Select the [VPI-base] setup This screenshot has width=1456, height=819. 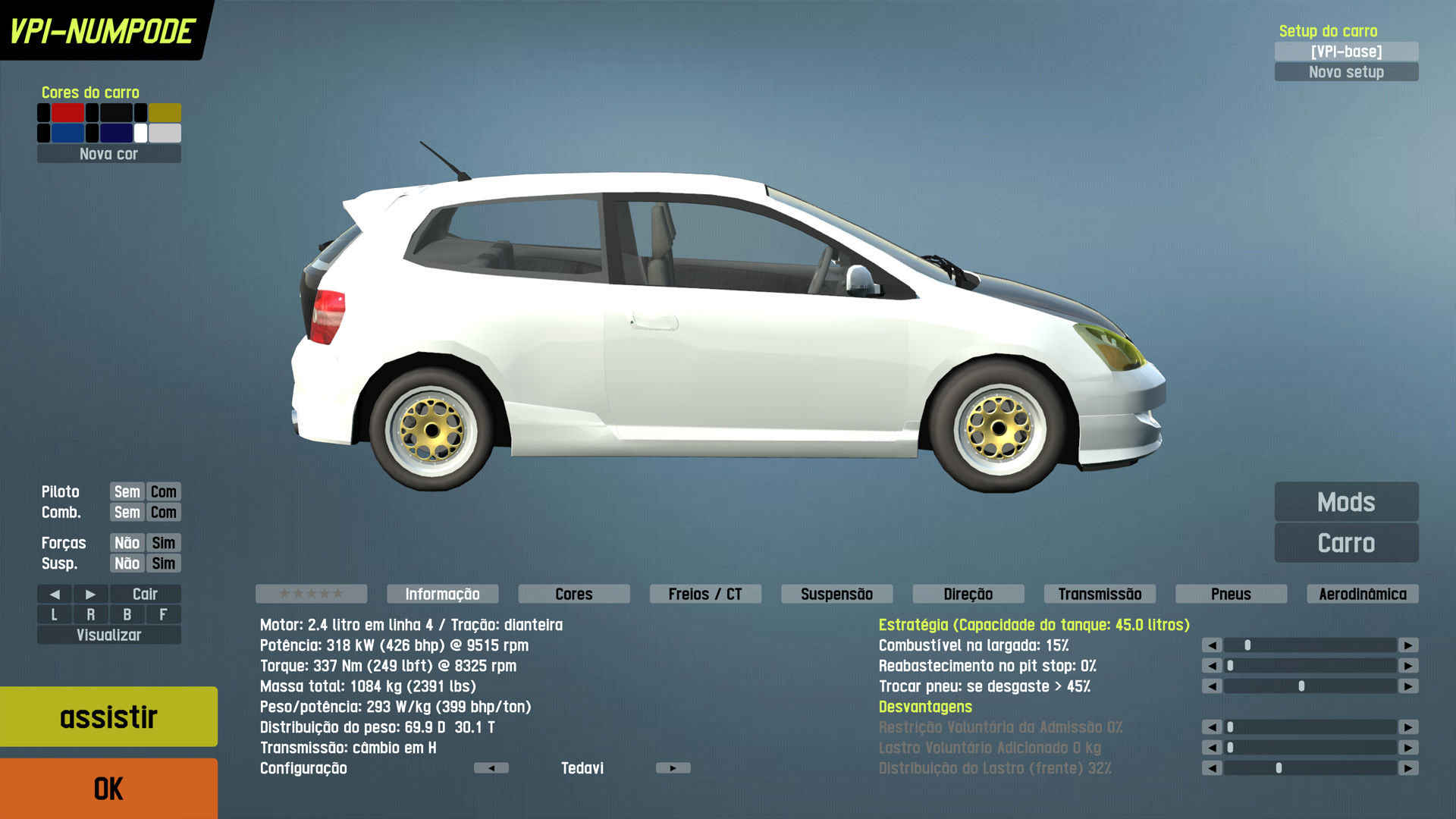(1346, 52)
